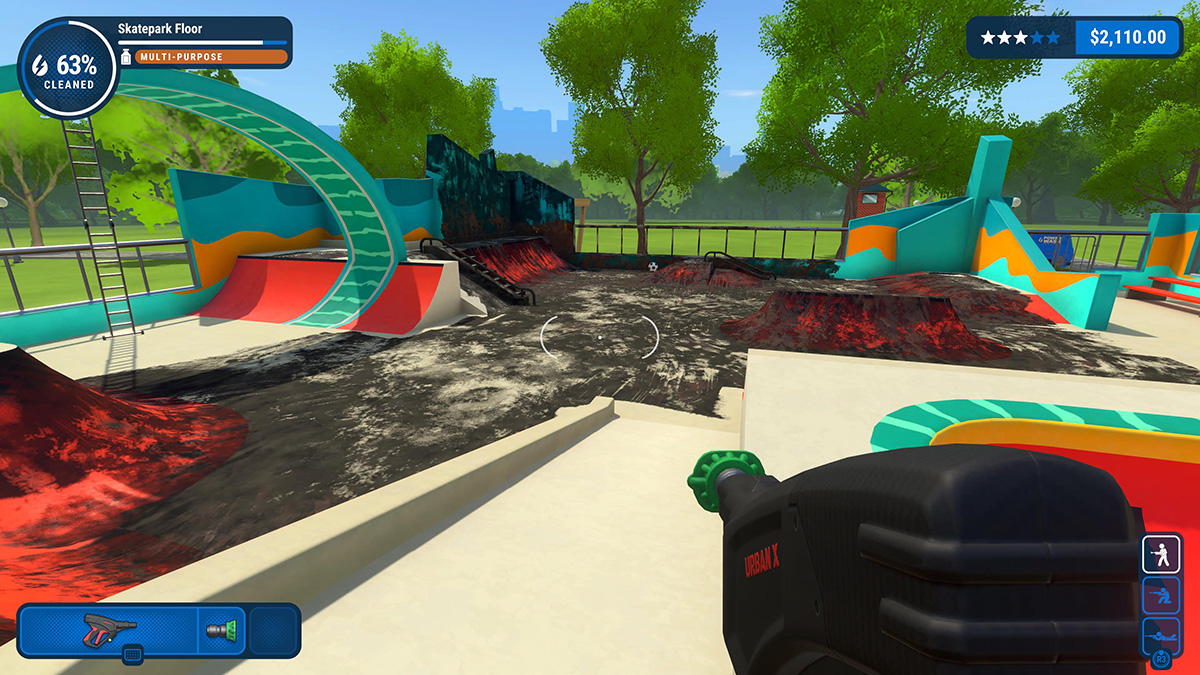This screenshot has height=675, width=1200.
Task: Choose the prone stance icon
Action: click(x=1161, y=636)
